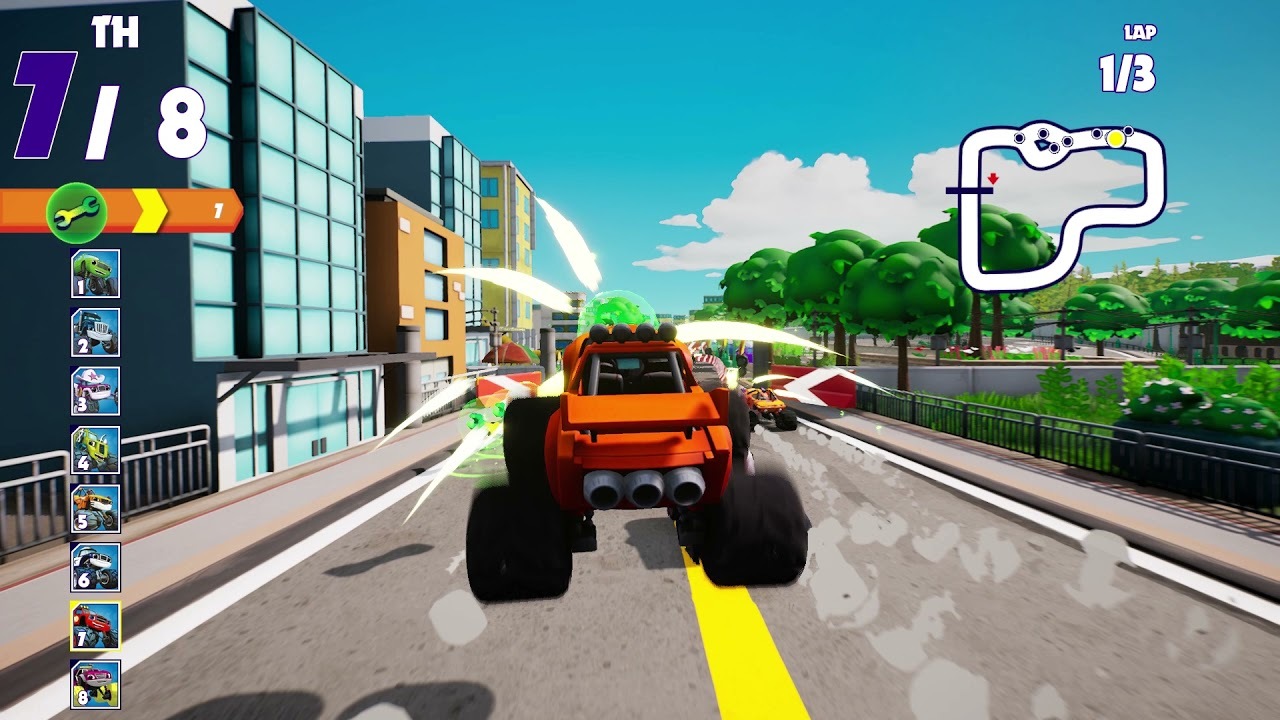The width and height of the screenshot is (1280, 720).
Task: Click the yellow player marker on minimap
Action: 1115,140
